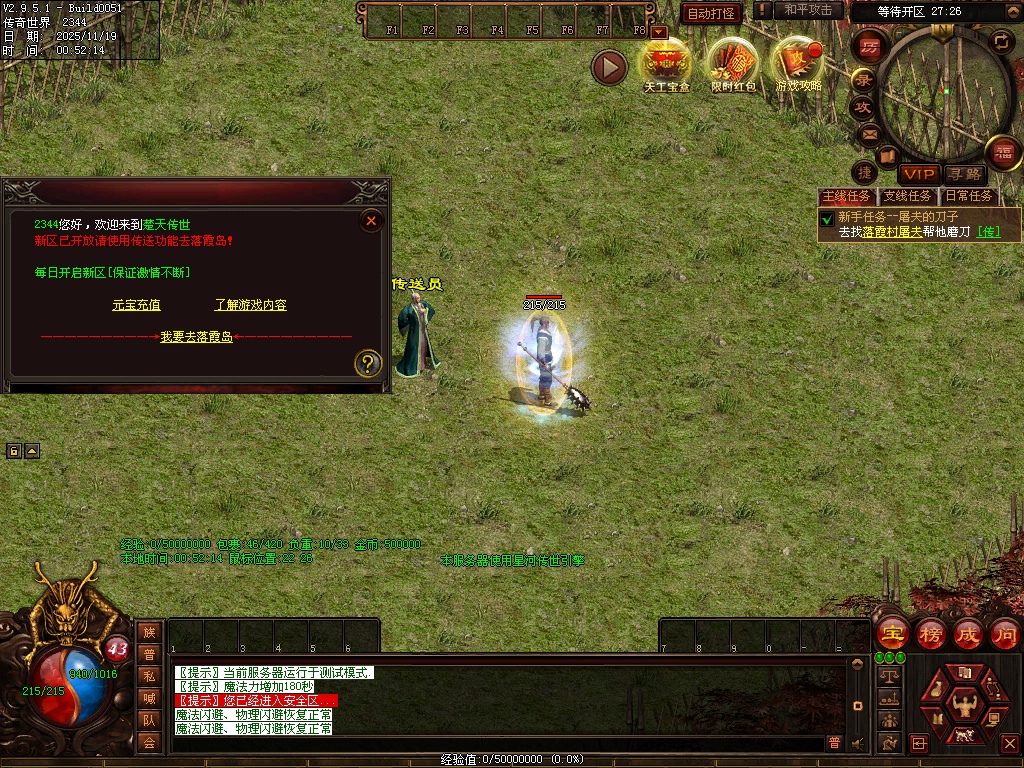
Task: Claim the 限时红包 red envelope
Action: (734, 64)
